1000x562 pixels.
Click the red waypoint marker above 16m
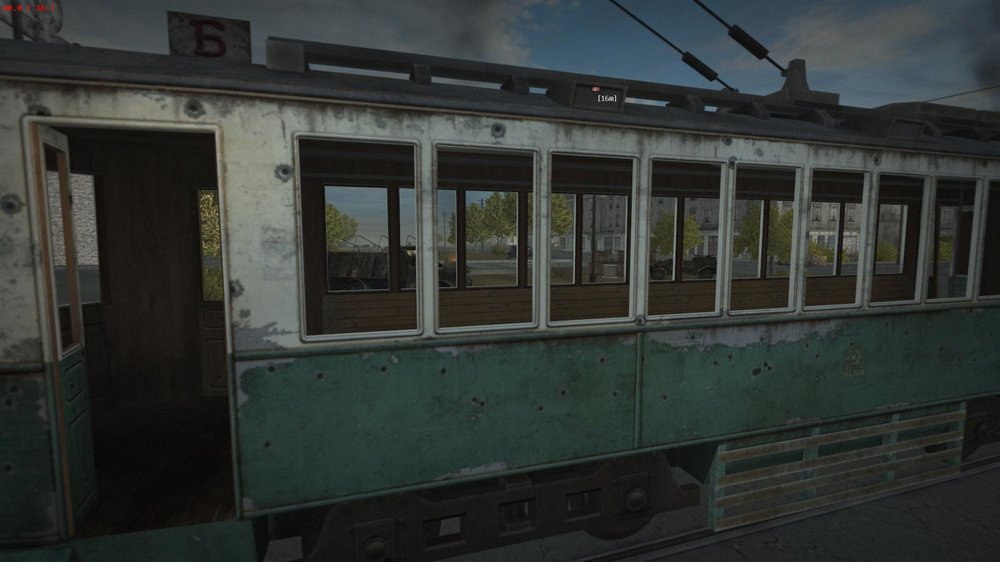[x=597, y=89]
